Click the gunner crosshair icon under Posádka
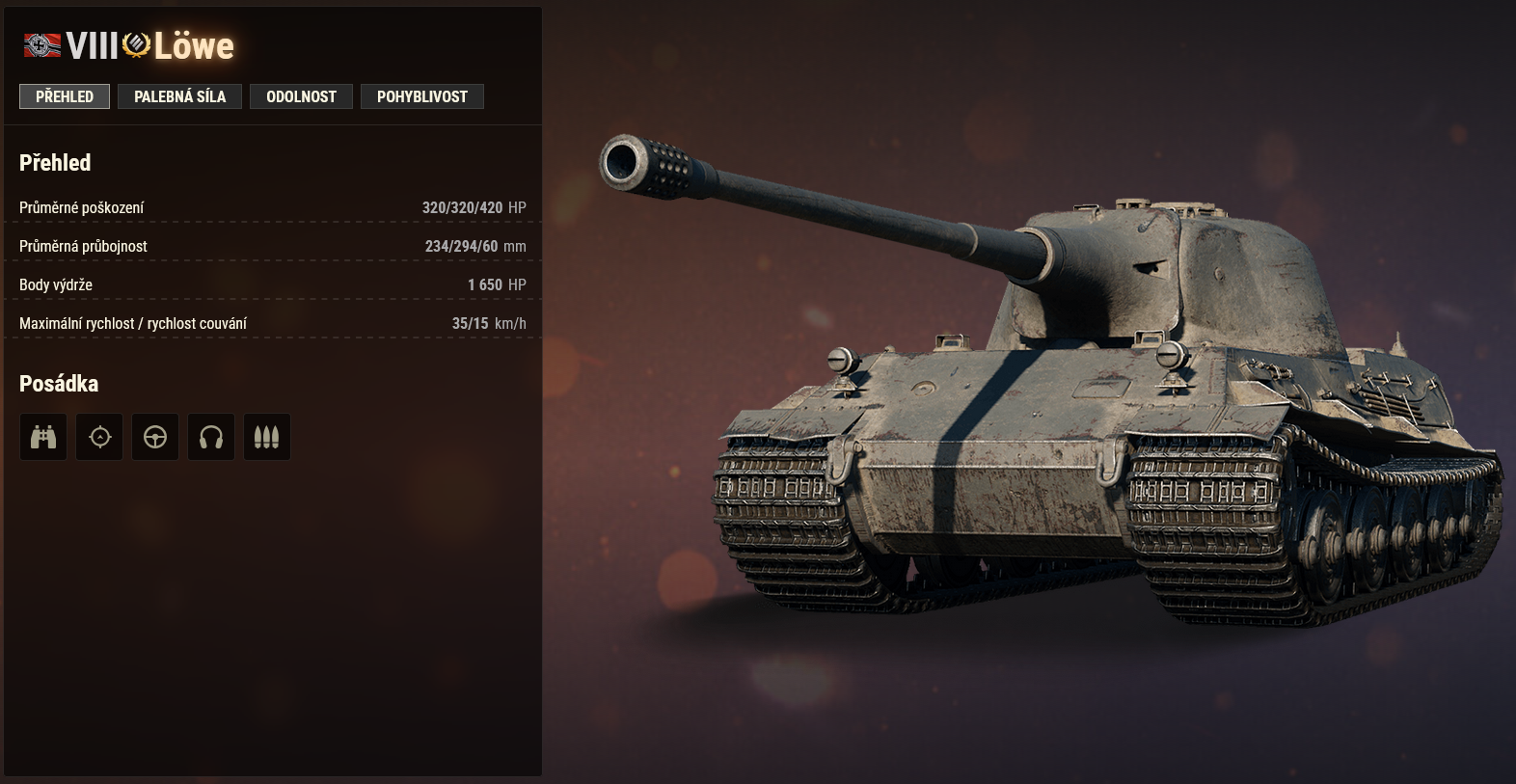This screenshot has height=784, width=1516. click(99, 436)
